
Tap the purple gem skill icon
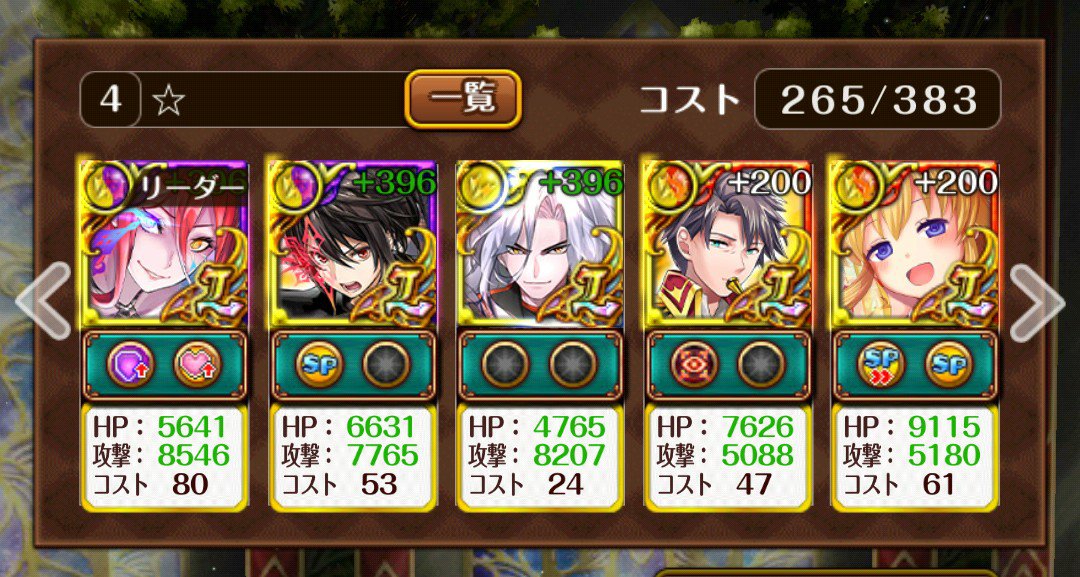pyautogui.click(x=129, y=366)
